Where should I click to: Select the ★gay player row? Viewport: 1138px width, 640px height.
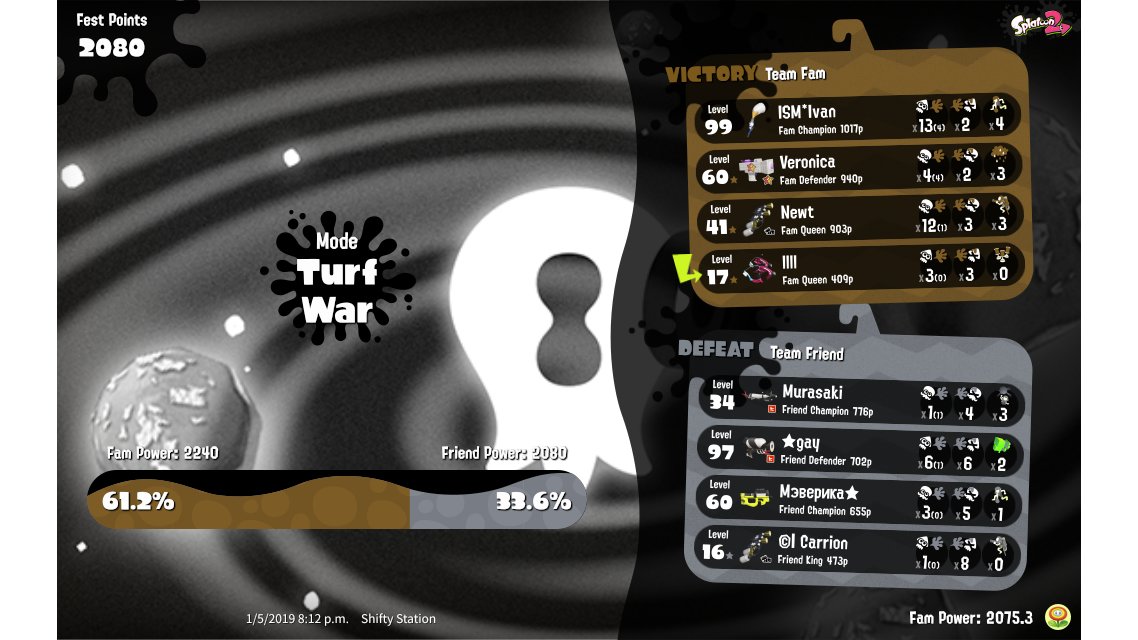(x=860, y=450)
